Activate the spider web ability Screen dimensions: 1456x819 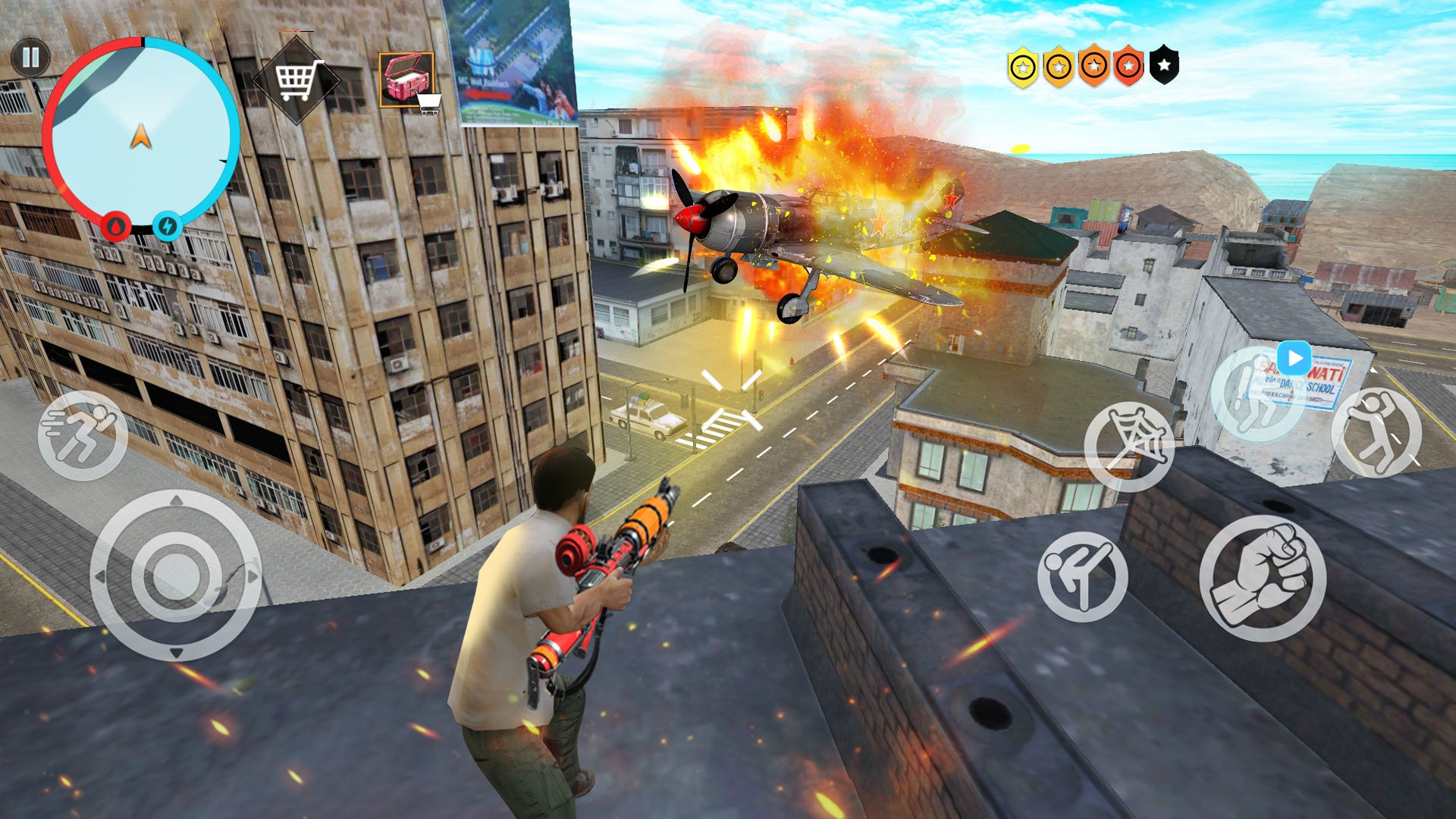tap(1128, 446)
